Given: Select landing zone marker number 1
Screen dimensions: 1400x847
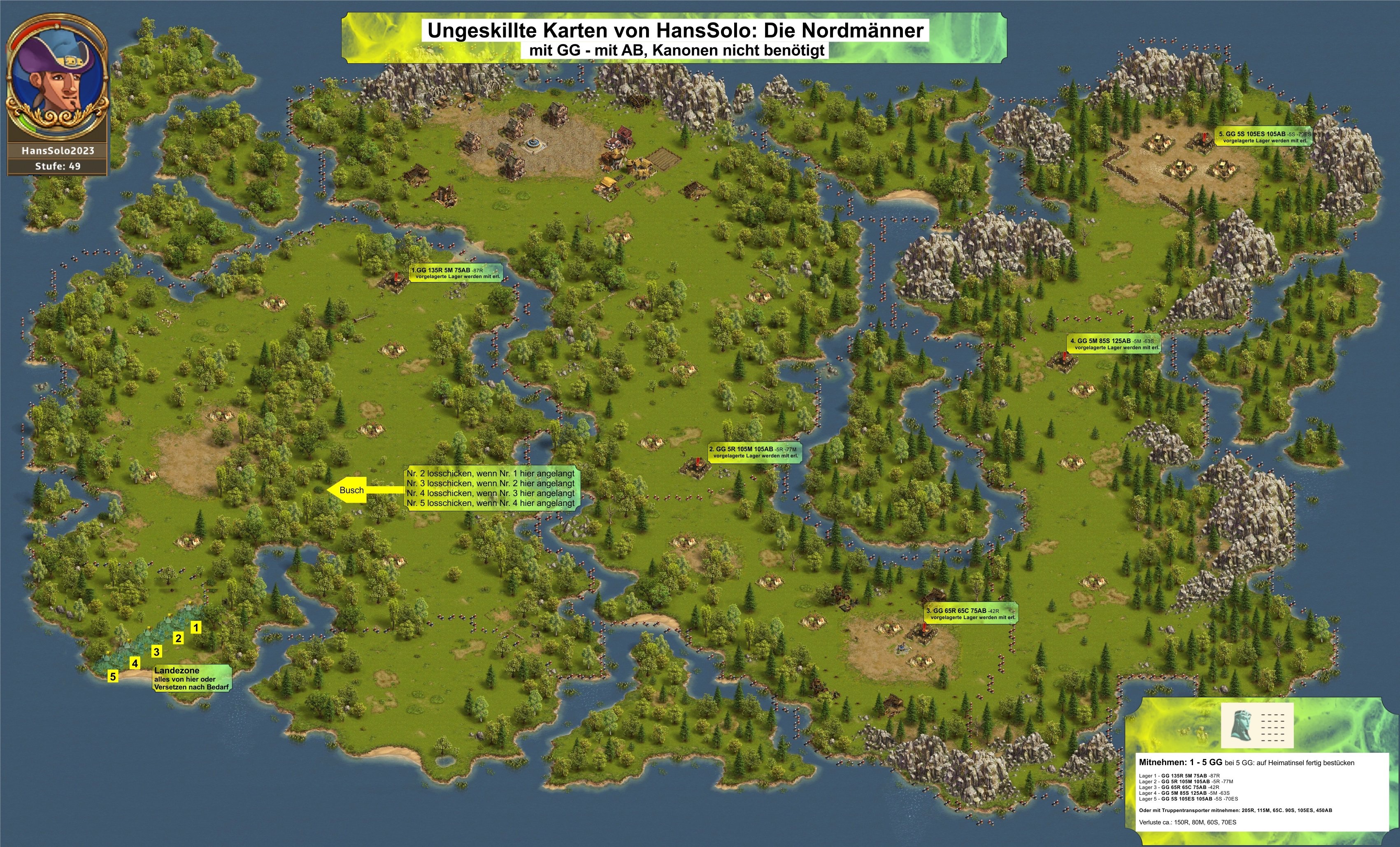Looking at the screenshot, I should pyautogui.click(x=195, y=627).
